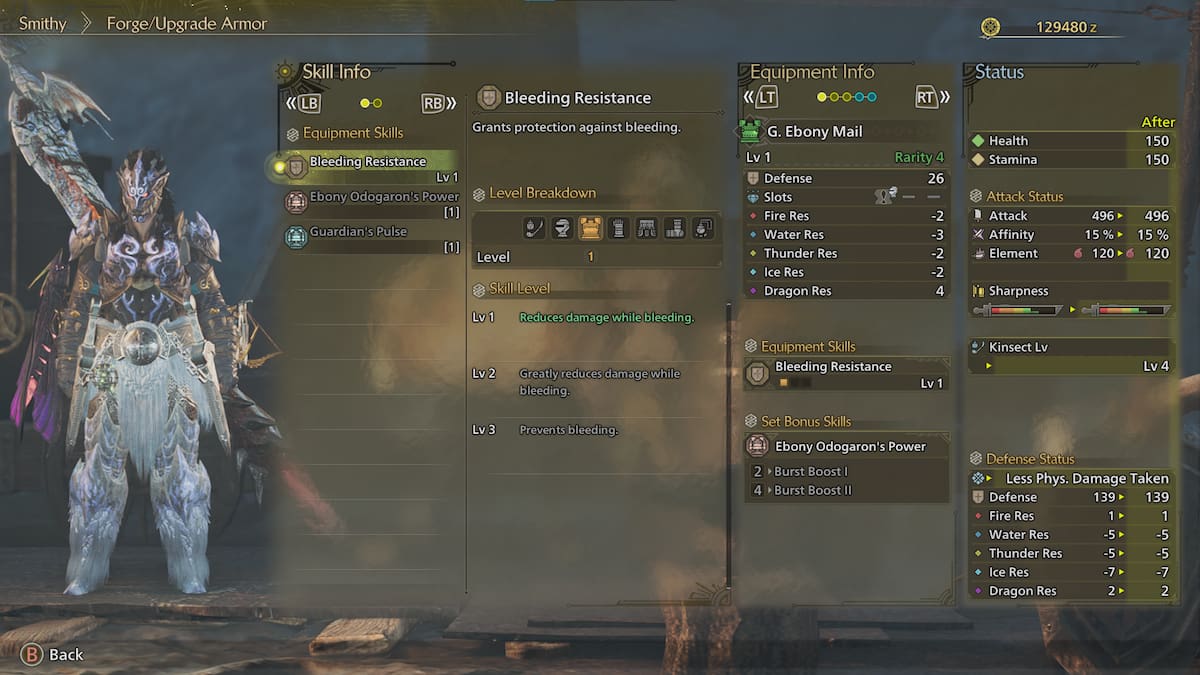Select the helmet icon in Level Breakdown
1200x675 pixels.
click(x=562, y=228)
